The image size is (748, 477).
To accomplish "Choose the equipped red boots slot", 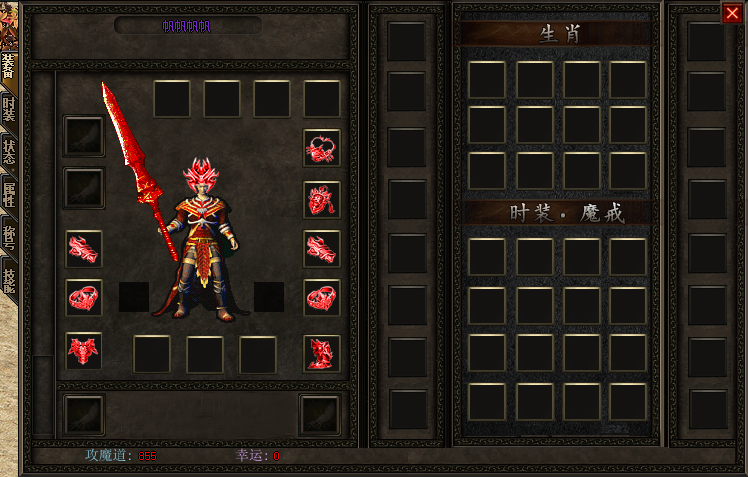I will tap(322, 352).
